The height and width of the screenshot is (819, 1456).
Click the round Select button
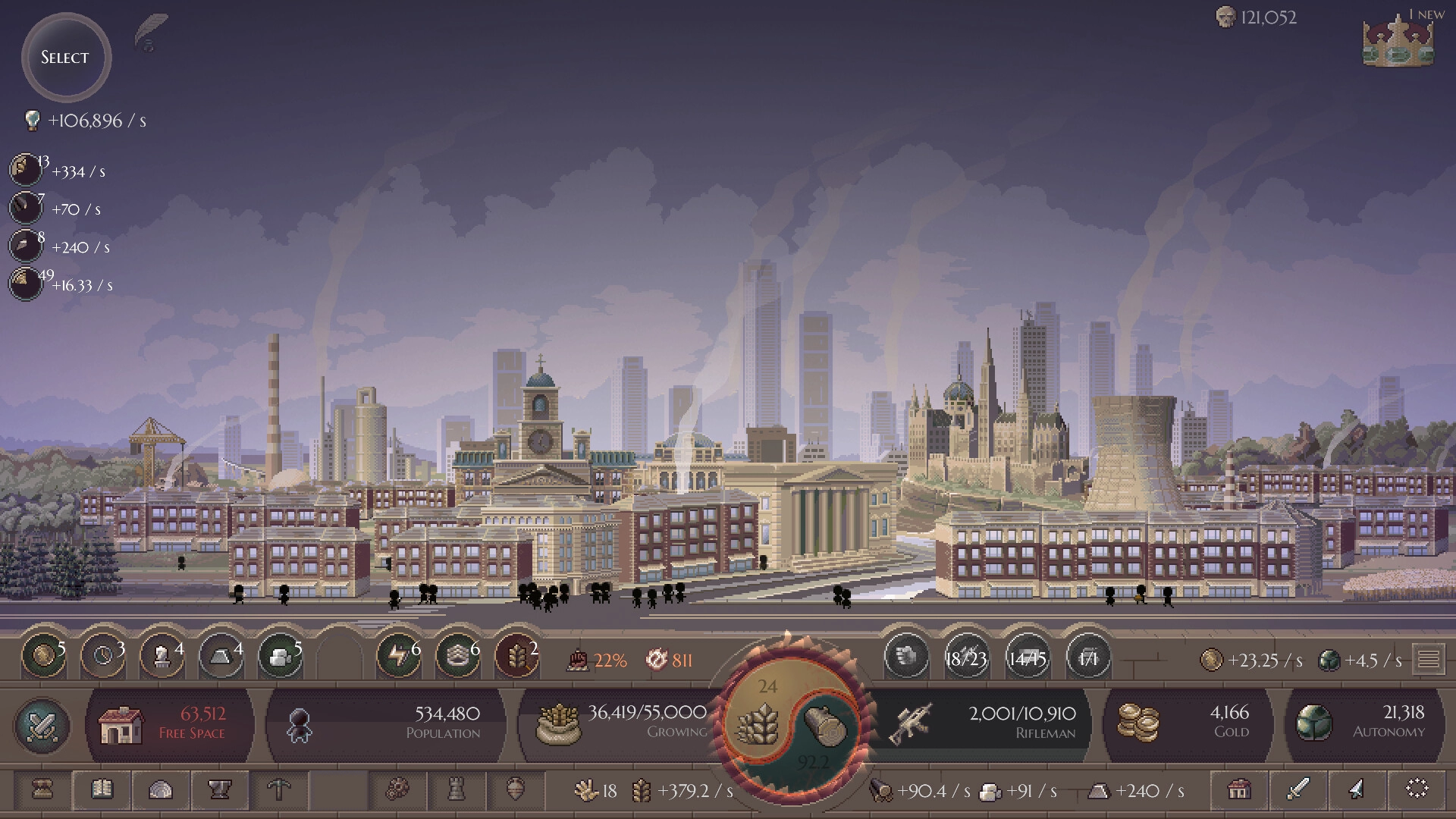[66, 58]
